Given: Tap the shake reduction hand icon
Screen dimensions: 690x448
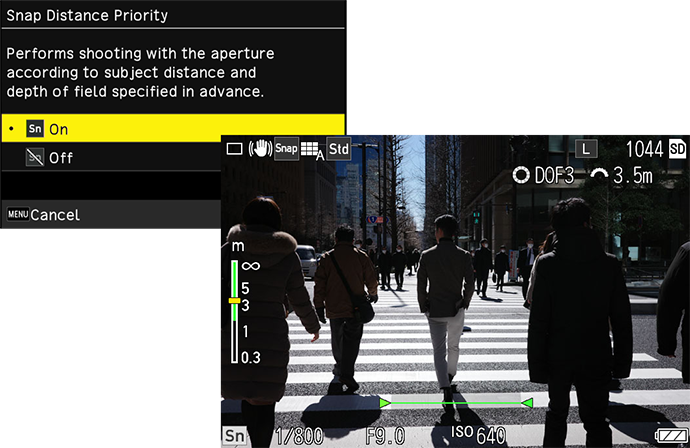Looking at the screenshot, I should click(x=260, y=149).
